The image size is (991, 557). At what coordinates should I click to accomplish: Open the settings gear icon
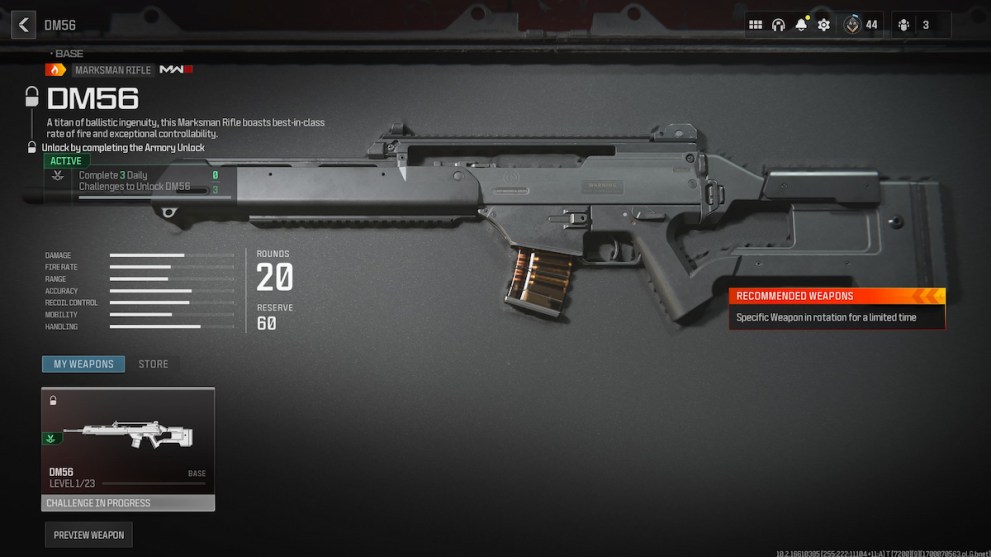click(824, 25)
